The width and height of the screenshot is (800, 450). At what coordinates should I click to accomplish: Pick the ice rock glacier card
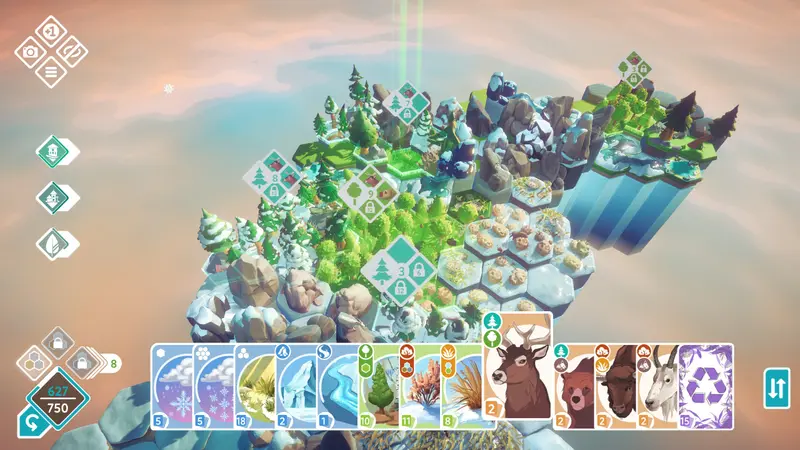coord(296,386)
